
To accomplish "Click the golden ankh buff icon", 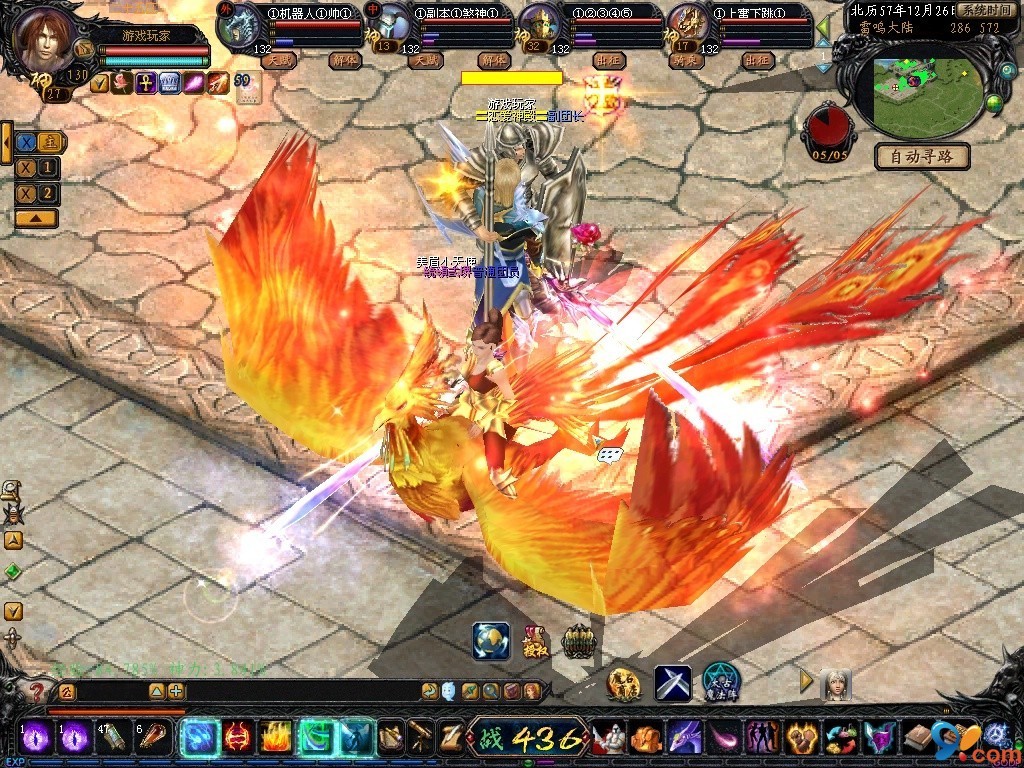I will click(145, 84).
